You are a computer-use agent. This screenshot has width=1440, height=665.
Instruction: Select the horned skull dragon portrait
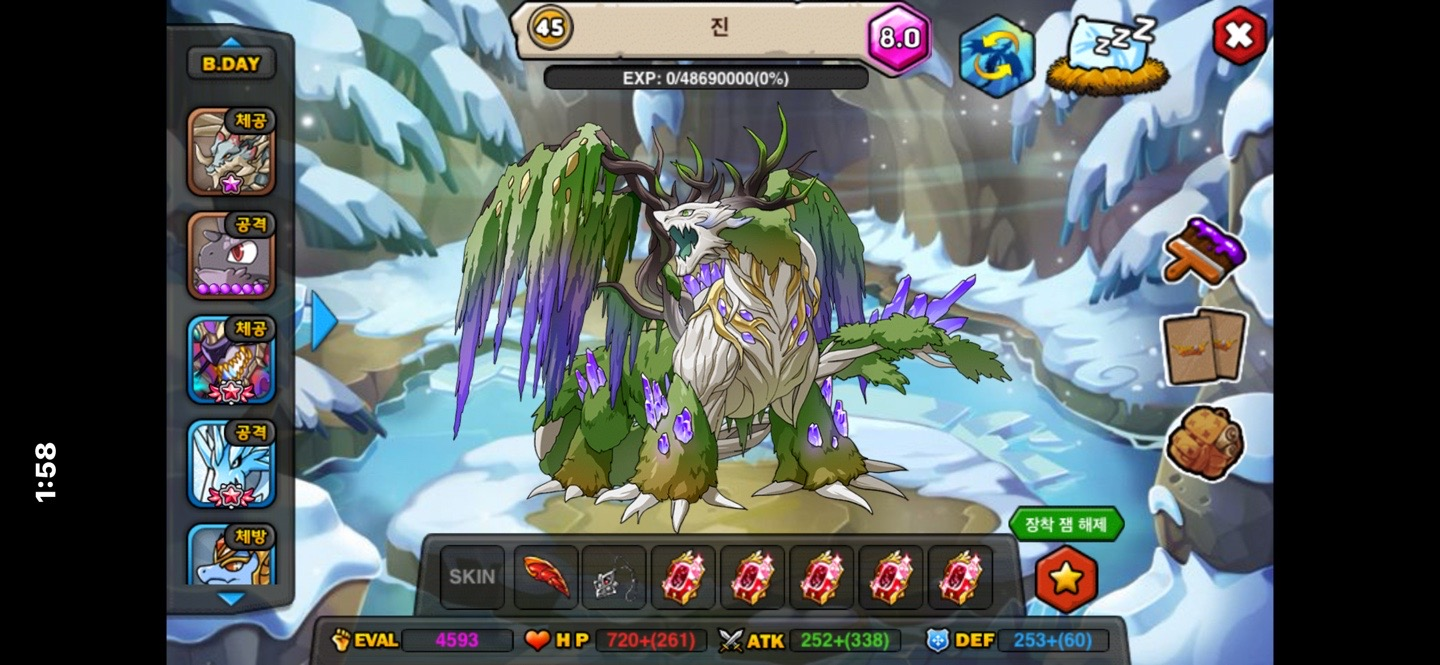click(x=231, y=152)
